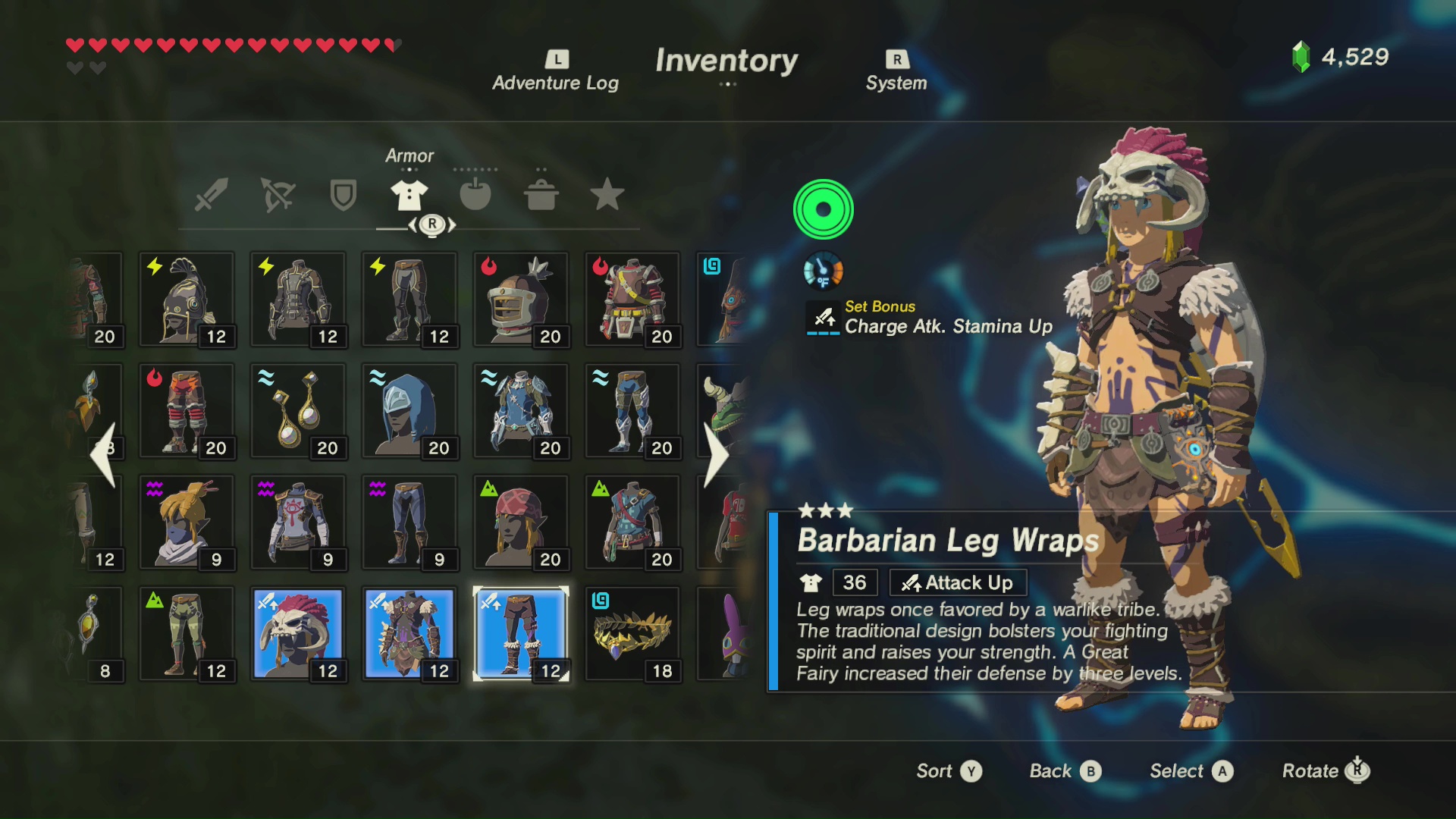Screen dimensions: 1456x819
Task: Choose the blue hooded cowl slot
Action: pos(409,411)
